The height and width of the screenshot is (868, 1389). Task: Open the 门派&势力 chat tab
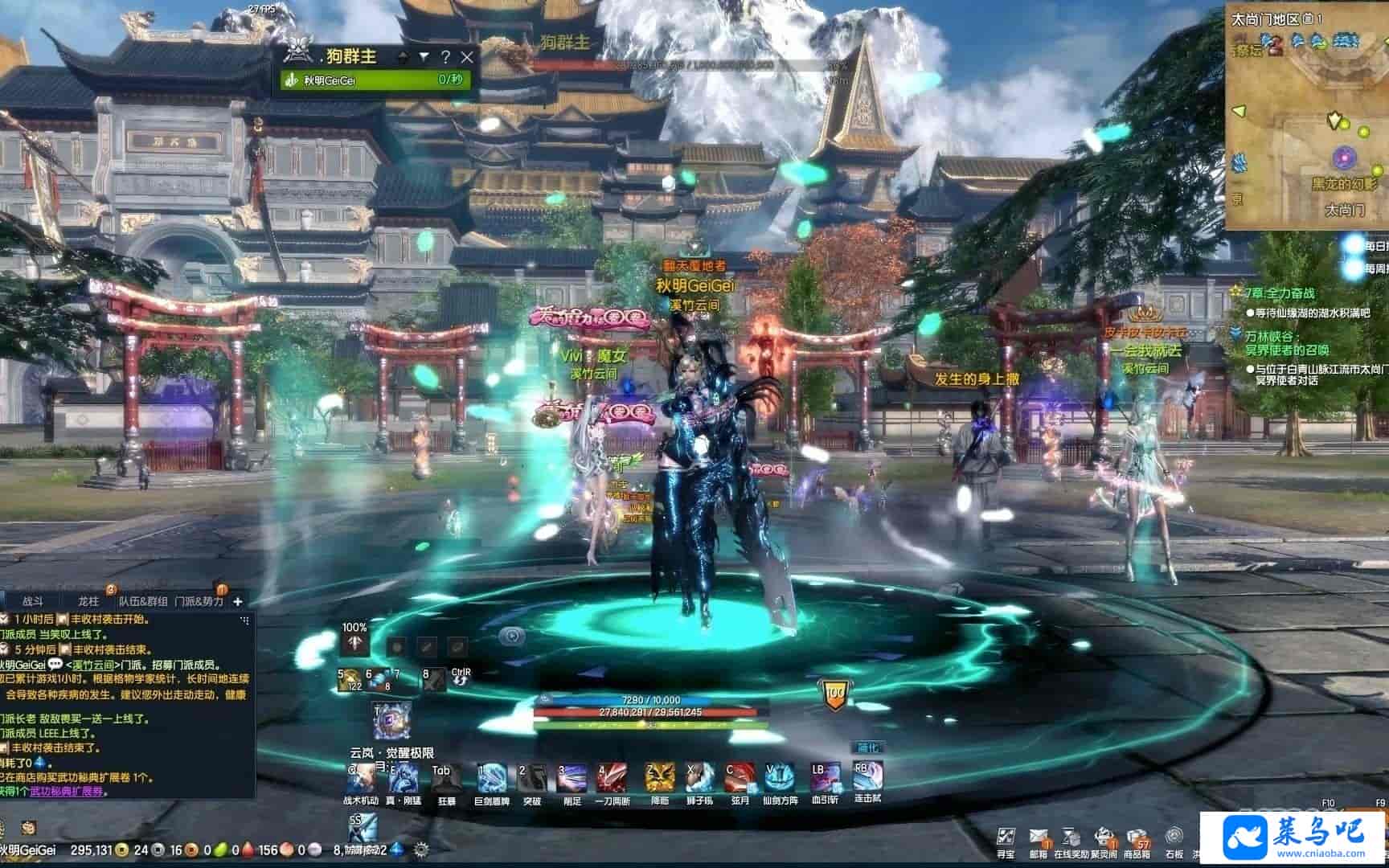tap(199, 601)
